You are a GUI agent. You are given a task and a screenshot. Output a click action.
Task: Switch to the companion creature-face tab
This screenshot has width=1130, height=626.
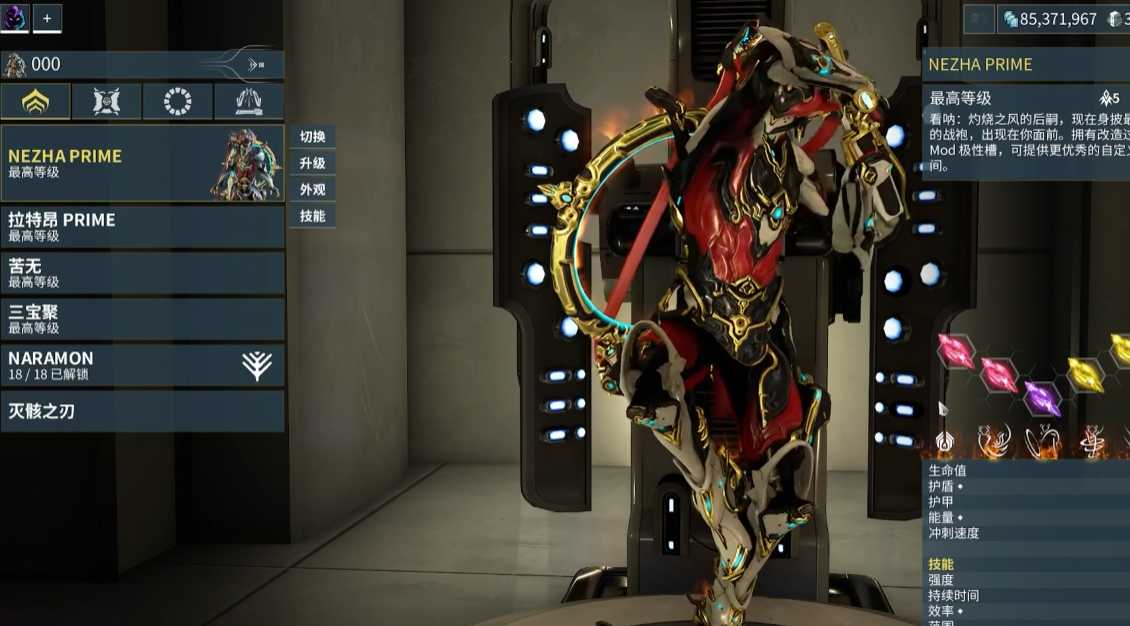106,101
